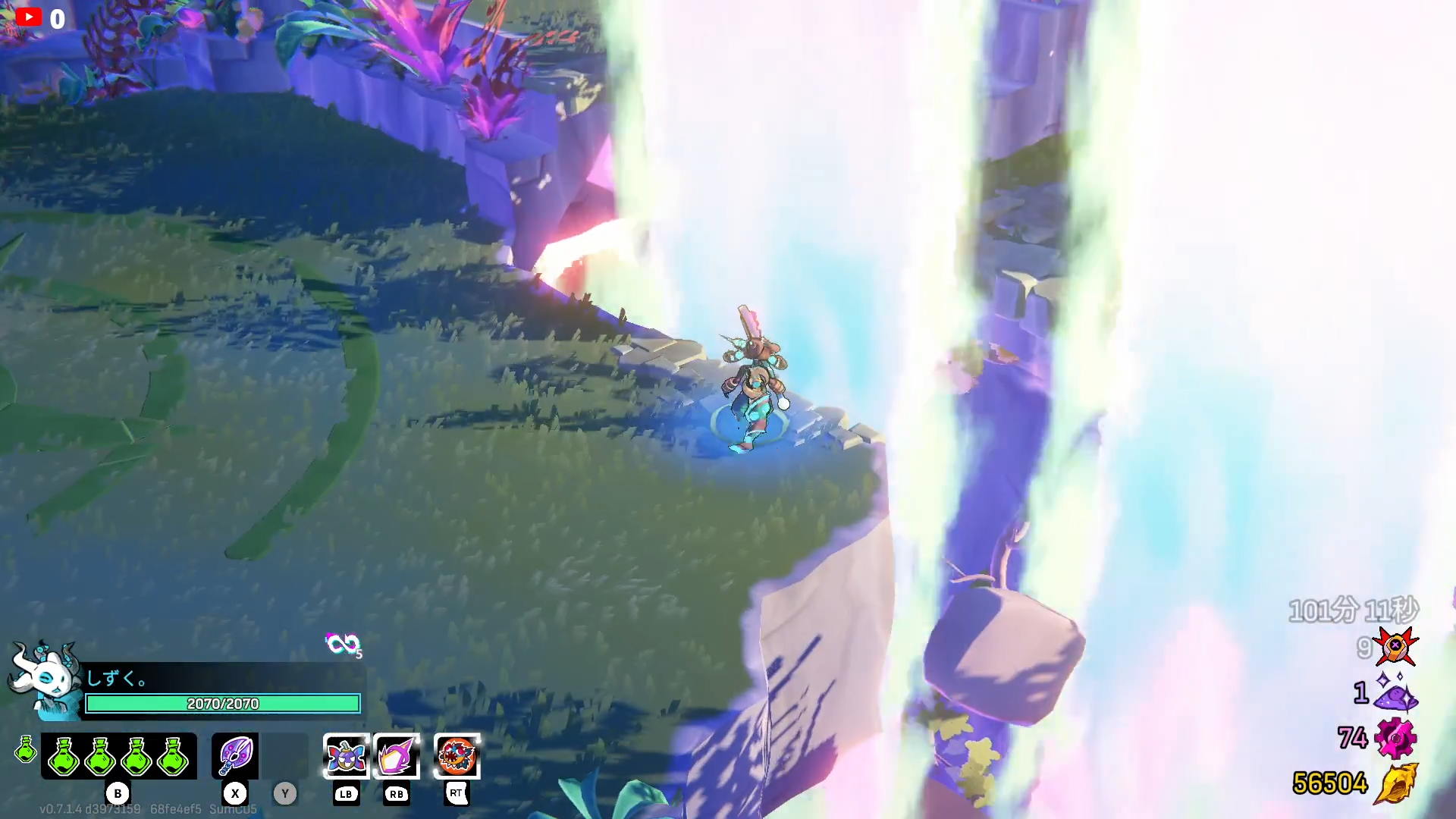Image resolution: width=1456 pixels, height=819 pixels.
Task: Click the golden conch shell currency icon
Action: [x=1396, y=783]
